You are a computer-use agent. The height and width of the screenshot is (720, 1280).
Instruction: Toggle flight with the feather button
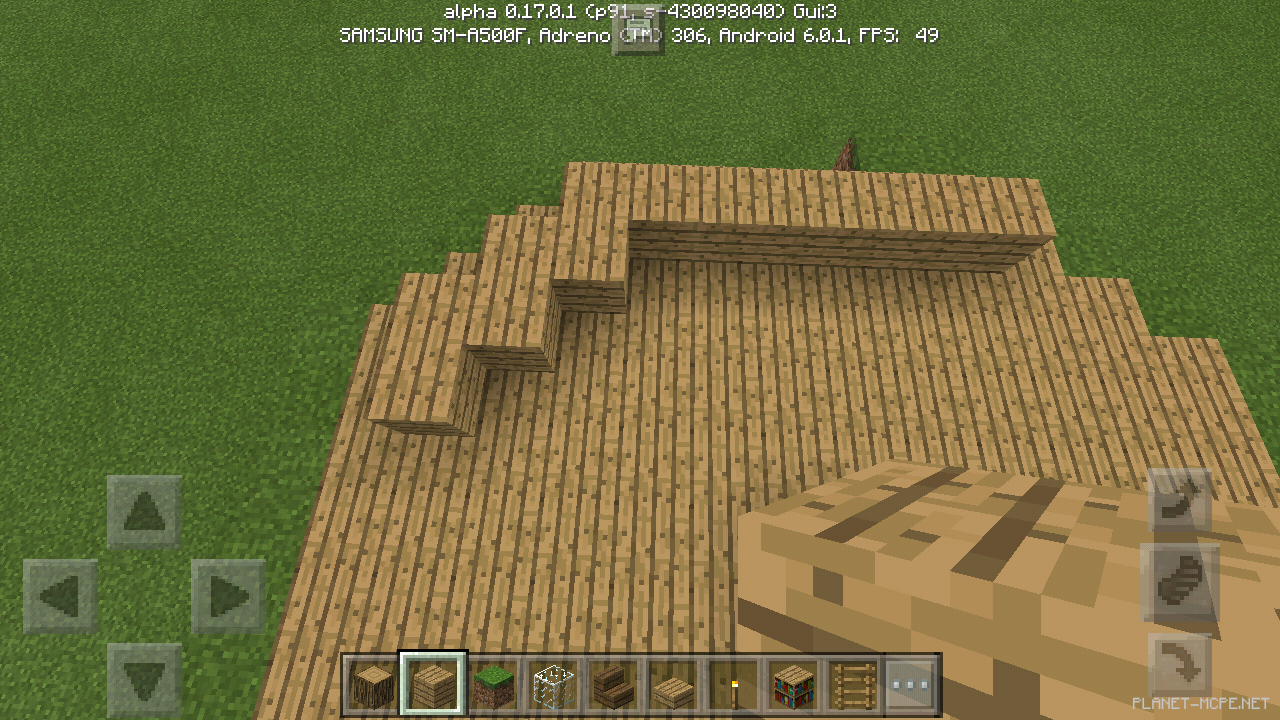point(1180,584)
